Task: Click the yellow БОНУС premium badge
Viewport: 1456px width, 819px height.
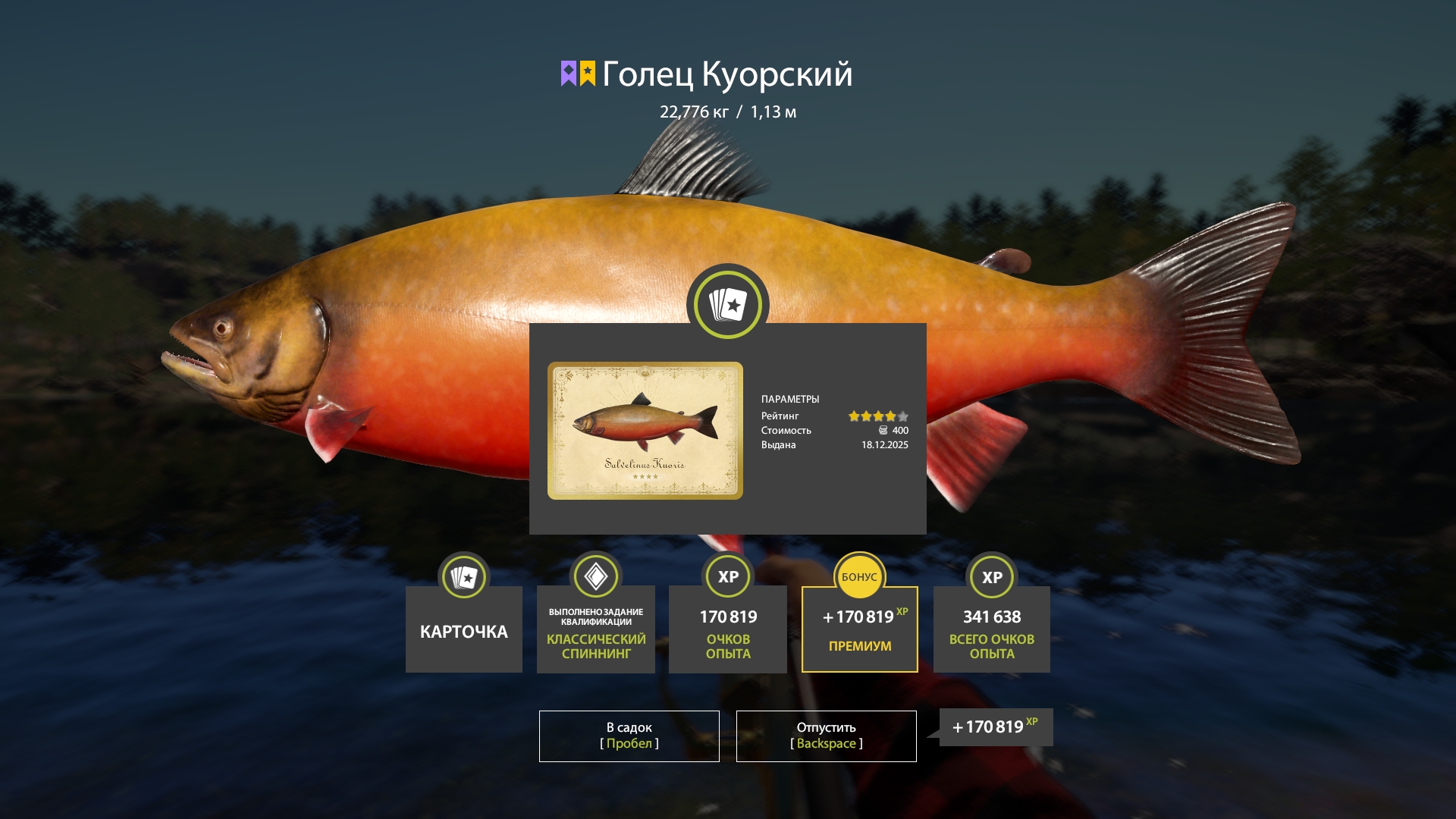Action: click(859, 576)
